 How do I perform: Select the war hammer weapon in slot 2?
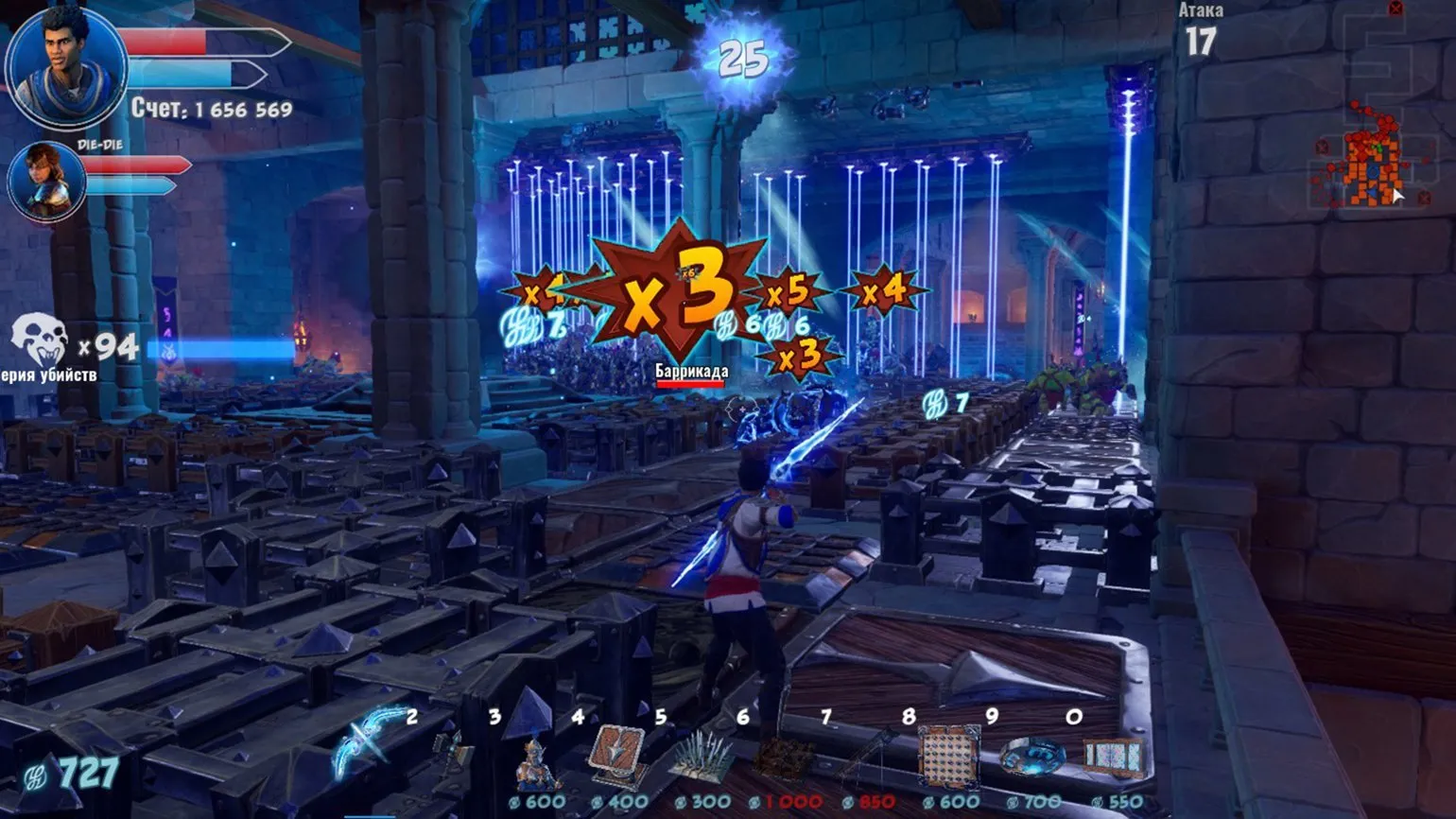[x=452, y=752]
